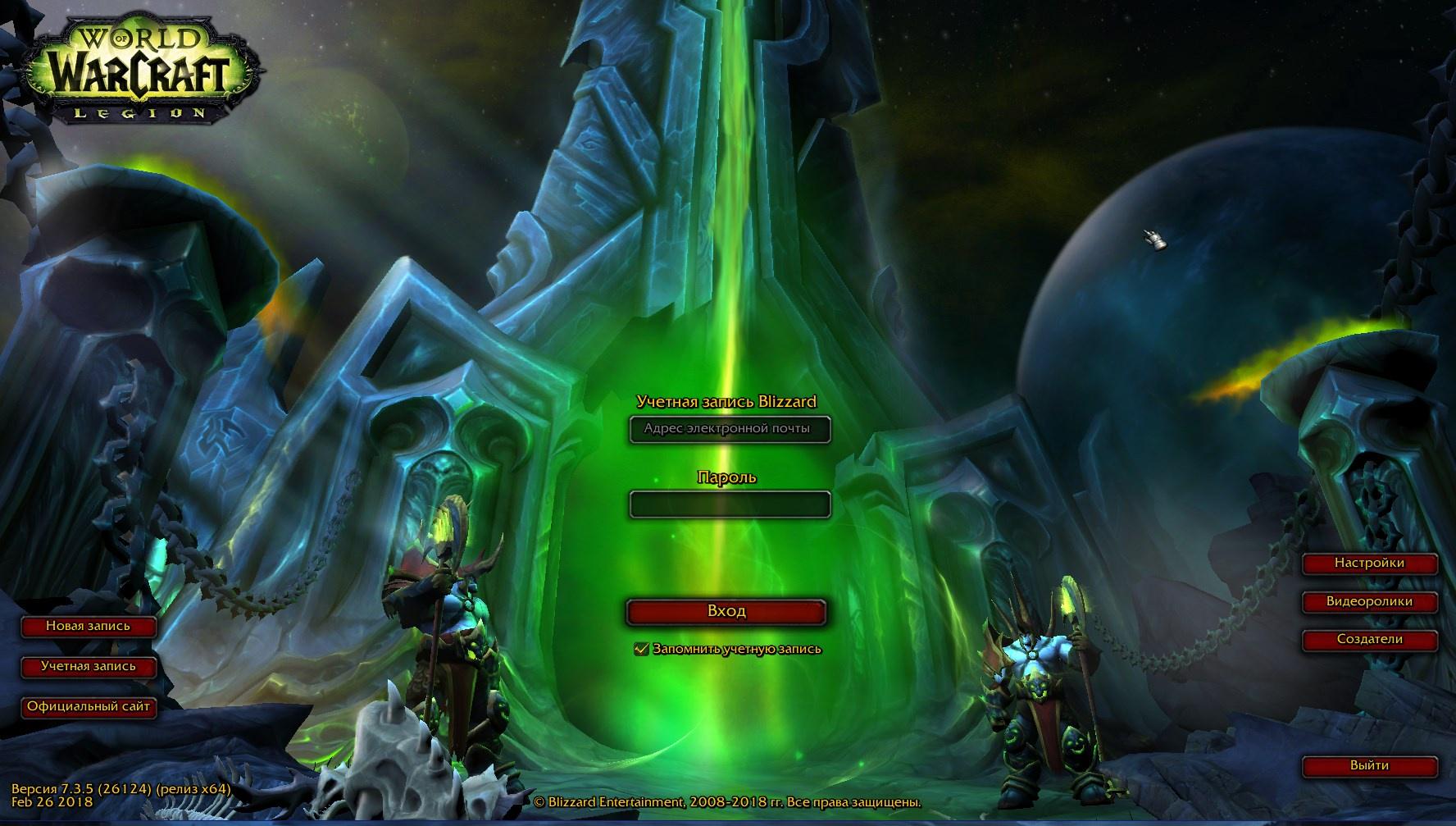The height and width of the screenshot is (826, 1456).
Task: Create a new account via Новая запись
Action: 90,627
